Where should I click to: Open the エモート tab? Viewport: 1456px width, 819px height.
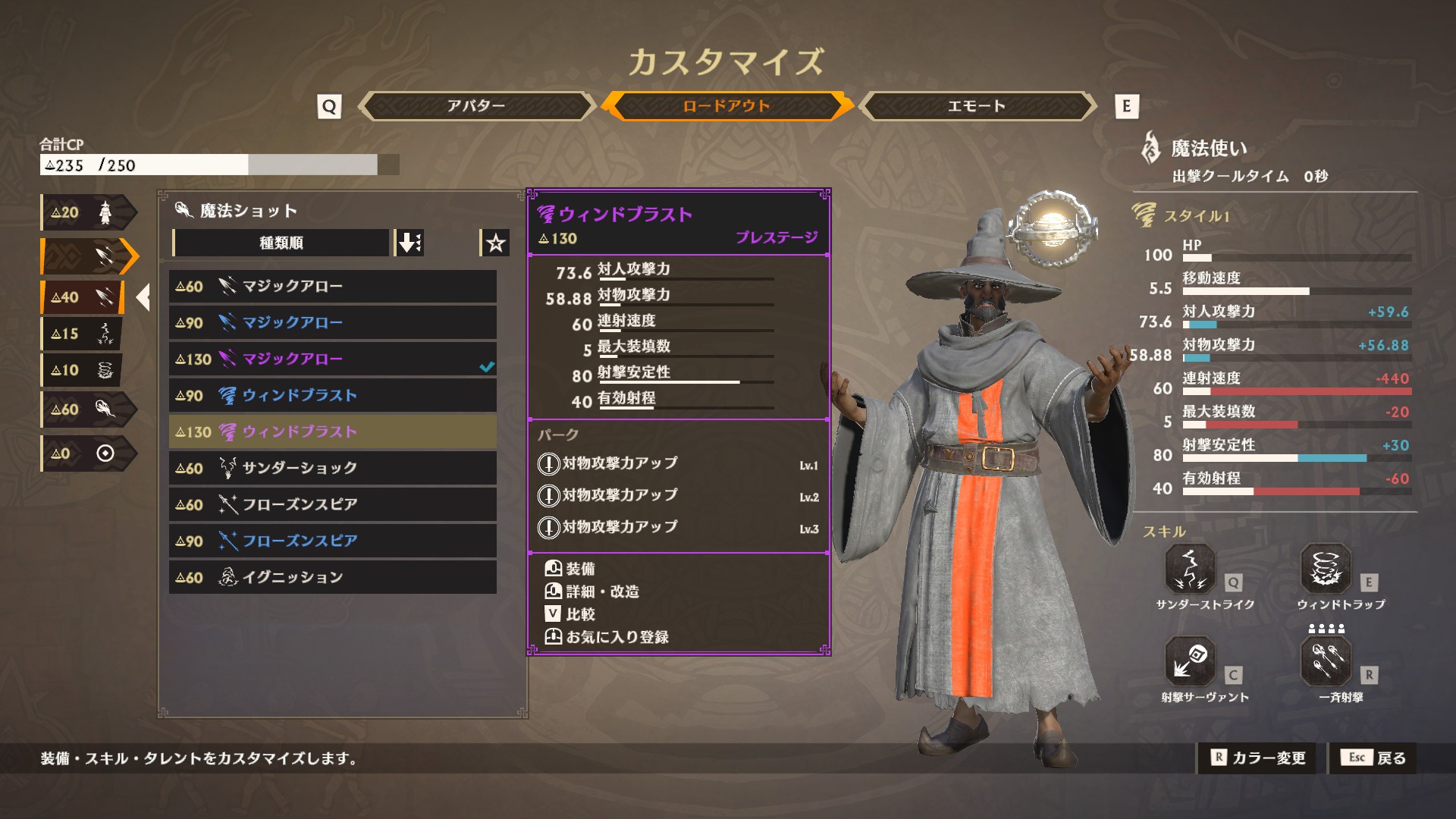[x=976, y=106]
